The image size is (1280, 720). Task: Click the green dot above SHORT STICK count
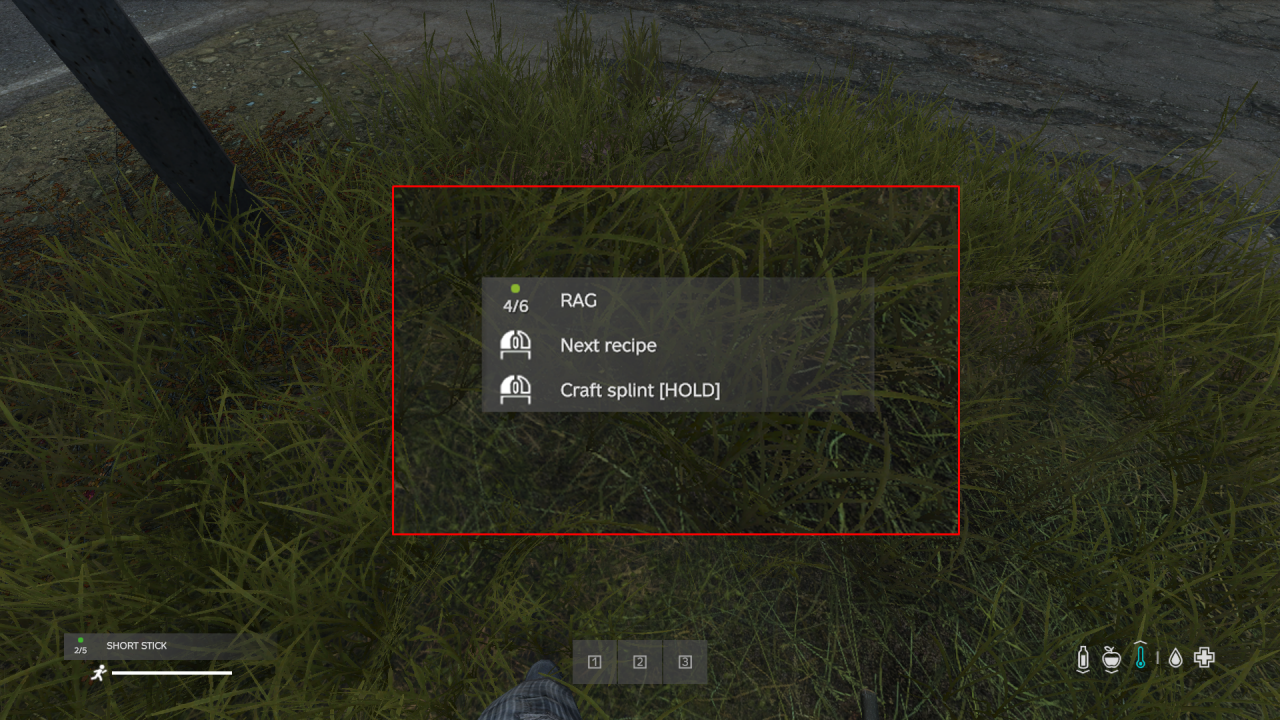pyautogui.click(x=80, y=640)
